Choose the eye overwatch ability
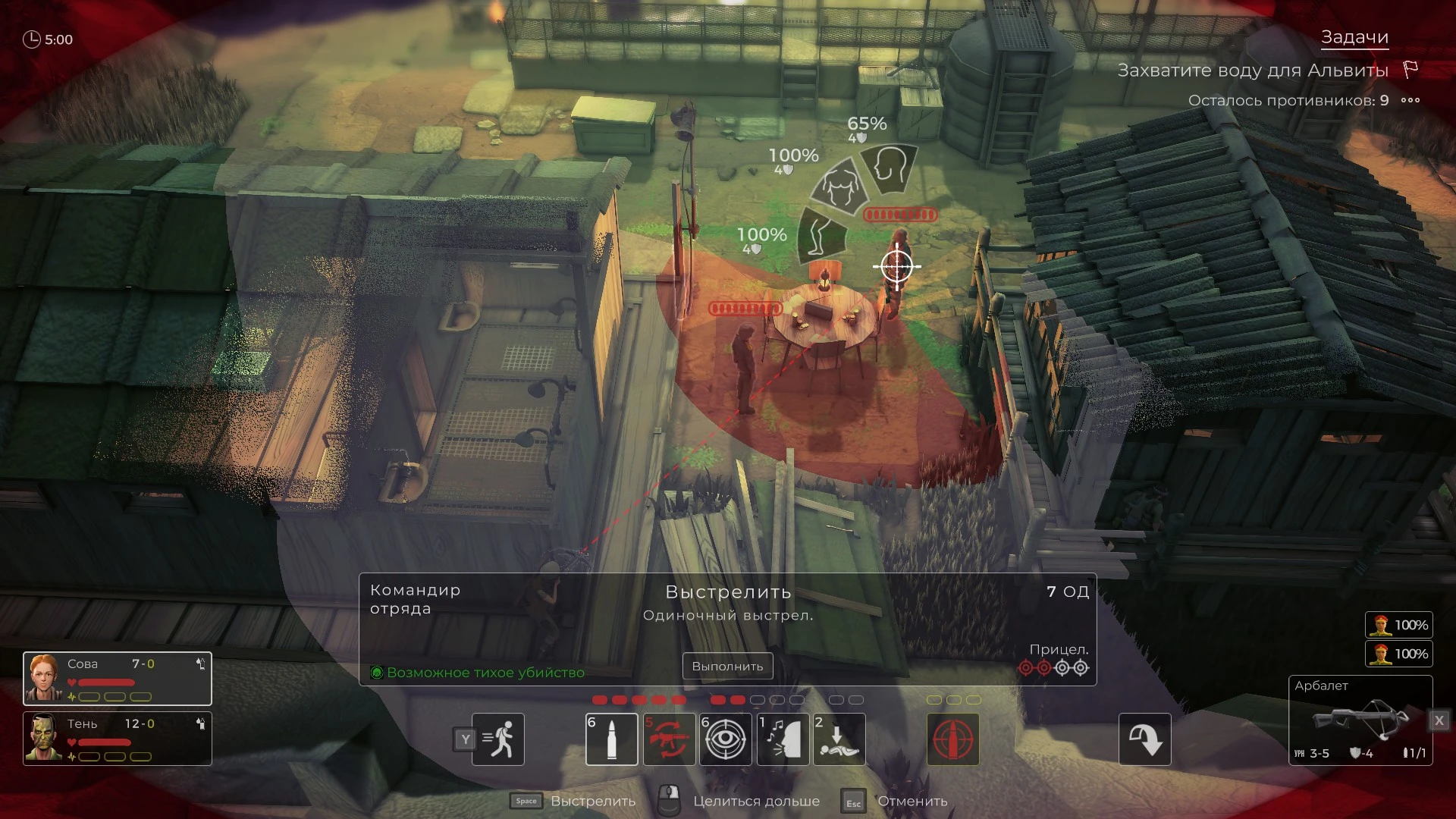The image size is (1456, 819). pyautogui.click(x=726, y=739)
